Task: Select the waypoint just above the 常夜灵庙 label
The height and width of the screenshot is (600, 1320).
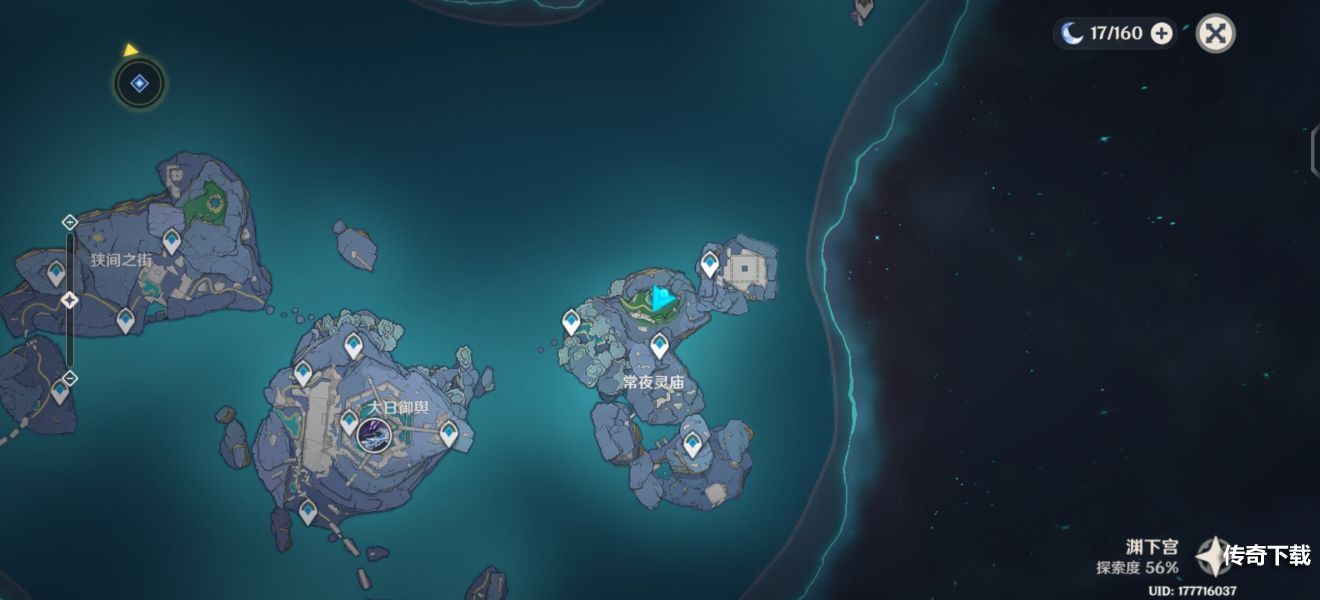Action: click(659, 347)
